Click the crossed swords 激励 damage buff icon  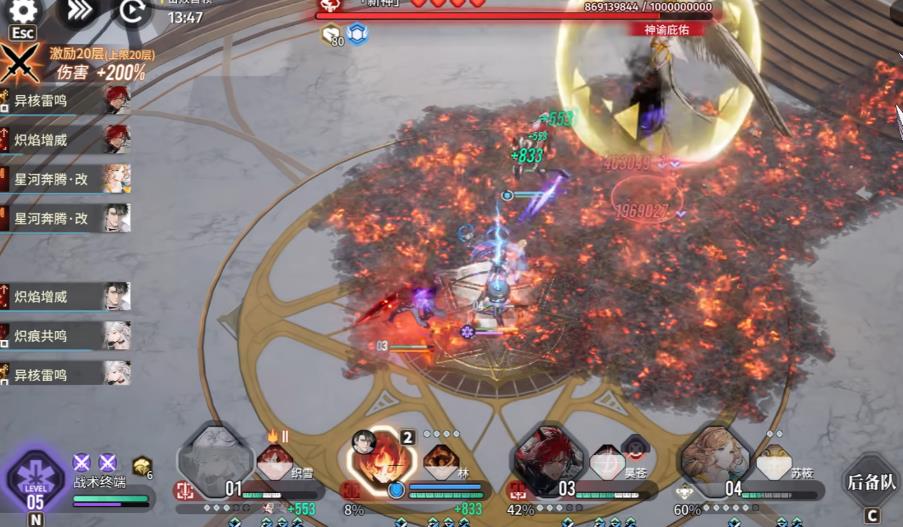coord(21,63)
